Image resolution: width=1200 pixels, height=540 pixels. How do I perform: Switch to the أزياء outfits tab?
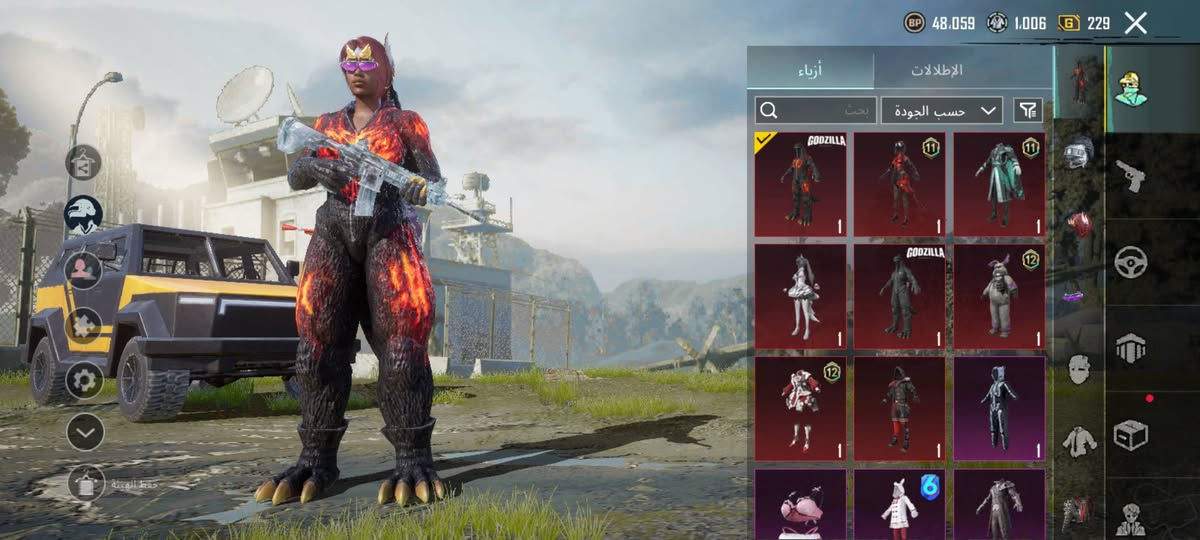pyautogui.click(x=810, y=70)
